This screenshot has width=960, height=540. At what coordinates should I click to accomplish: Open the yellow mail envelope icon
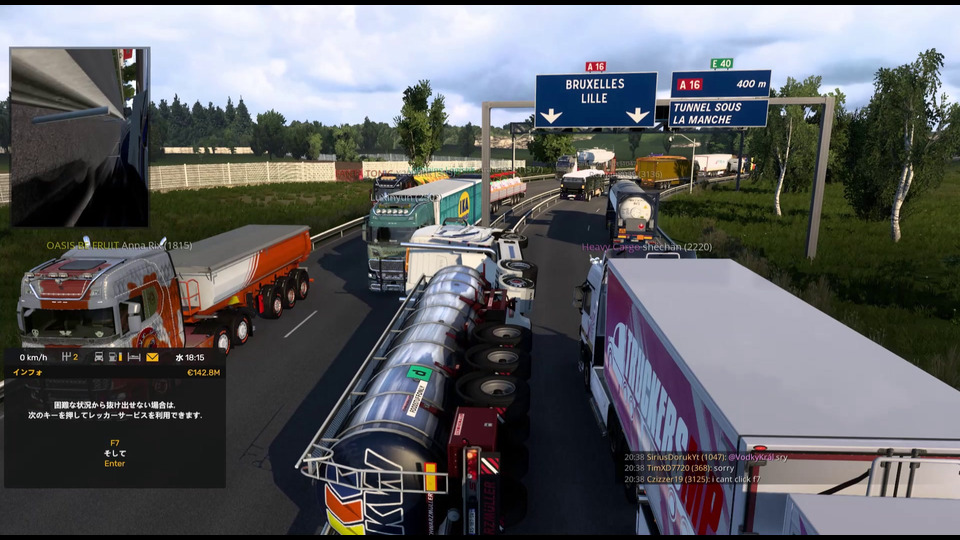(152, 357)
